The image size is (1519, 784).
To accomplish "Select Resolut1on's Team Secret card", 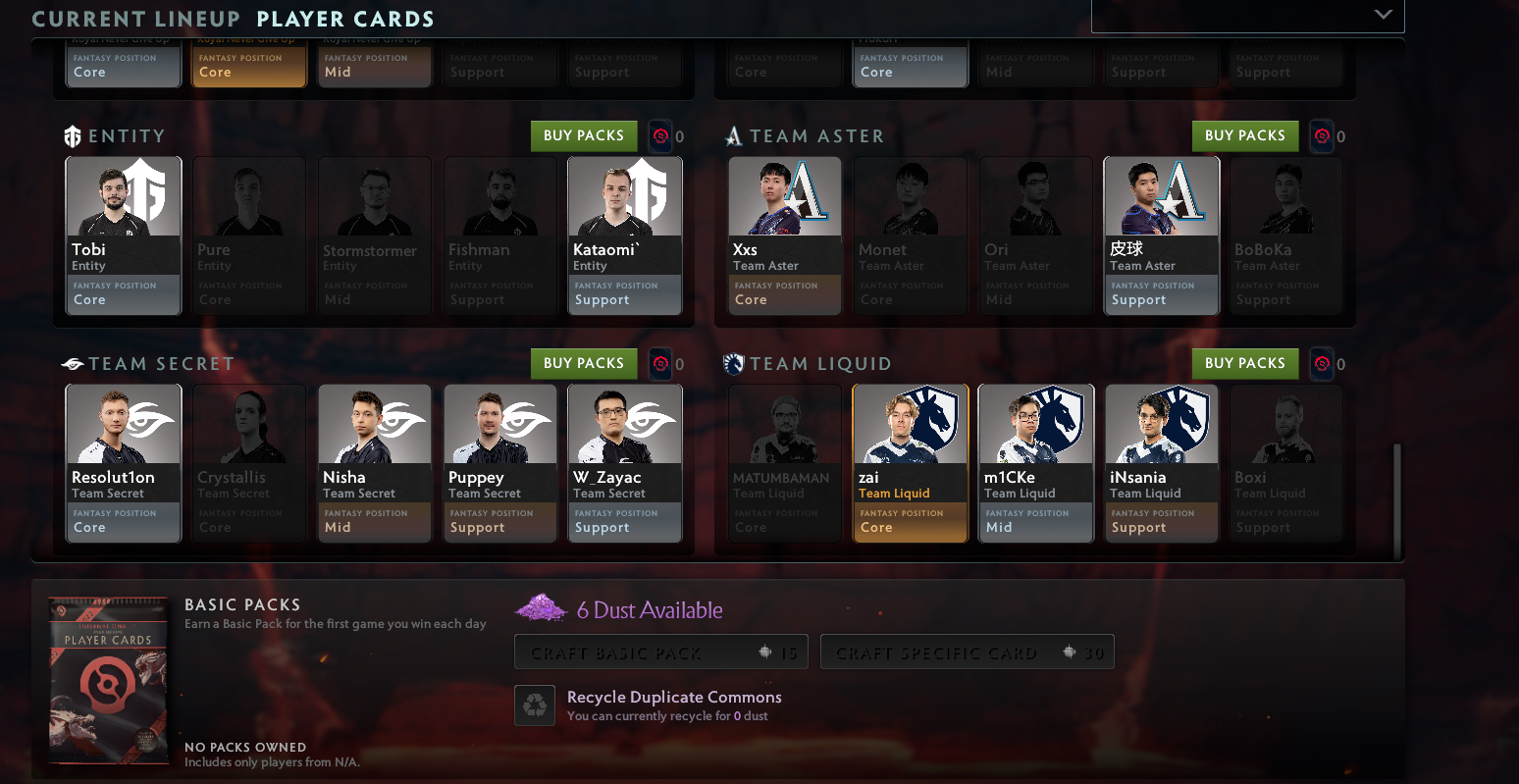I will click(124, 463).
